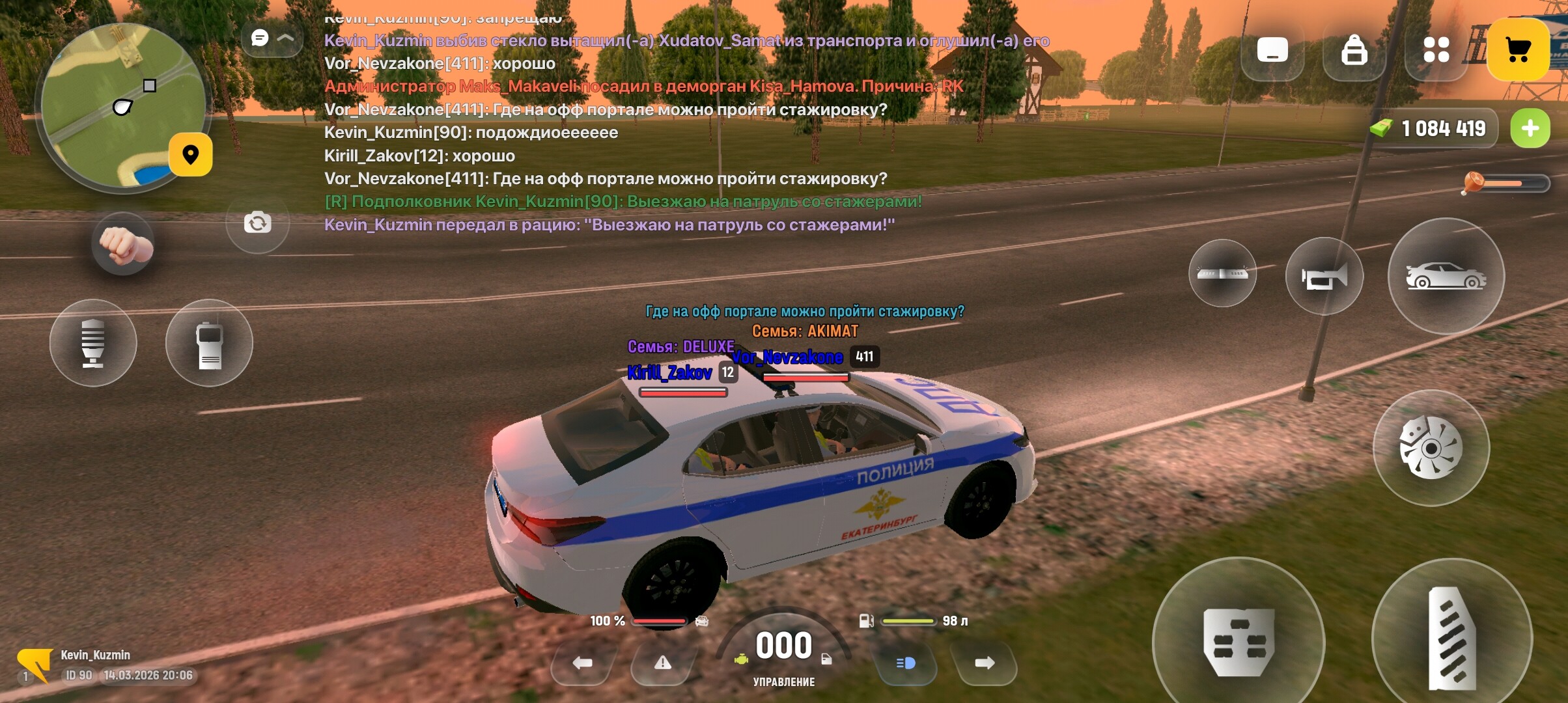The image size is (1568, 703).
Task: Switch camera view with the camera icon
Action: tap(258, 223)
